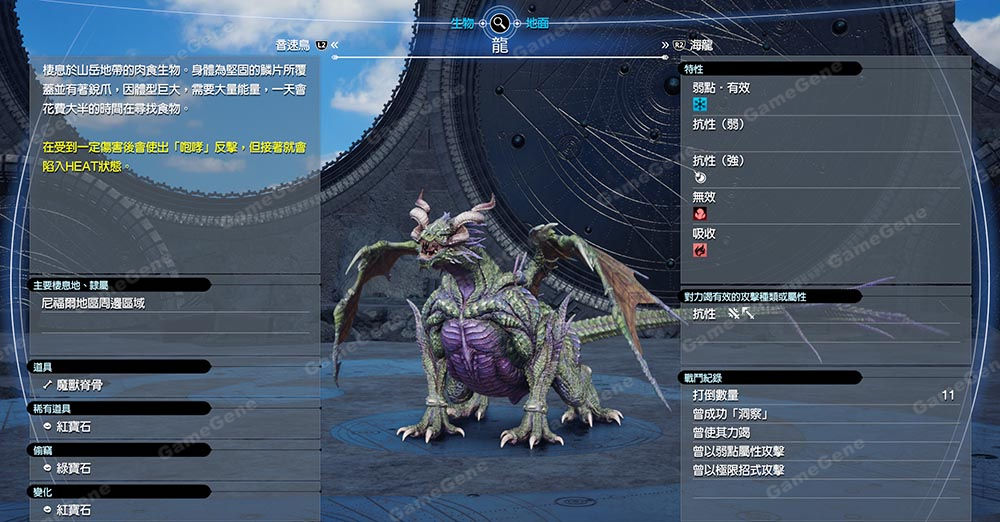Click the red fire absorb icon
Screen dimensions: 1000x522
tap(700, 250)
